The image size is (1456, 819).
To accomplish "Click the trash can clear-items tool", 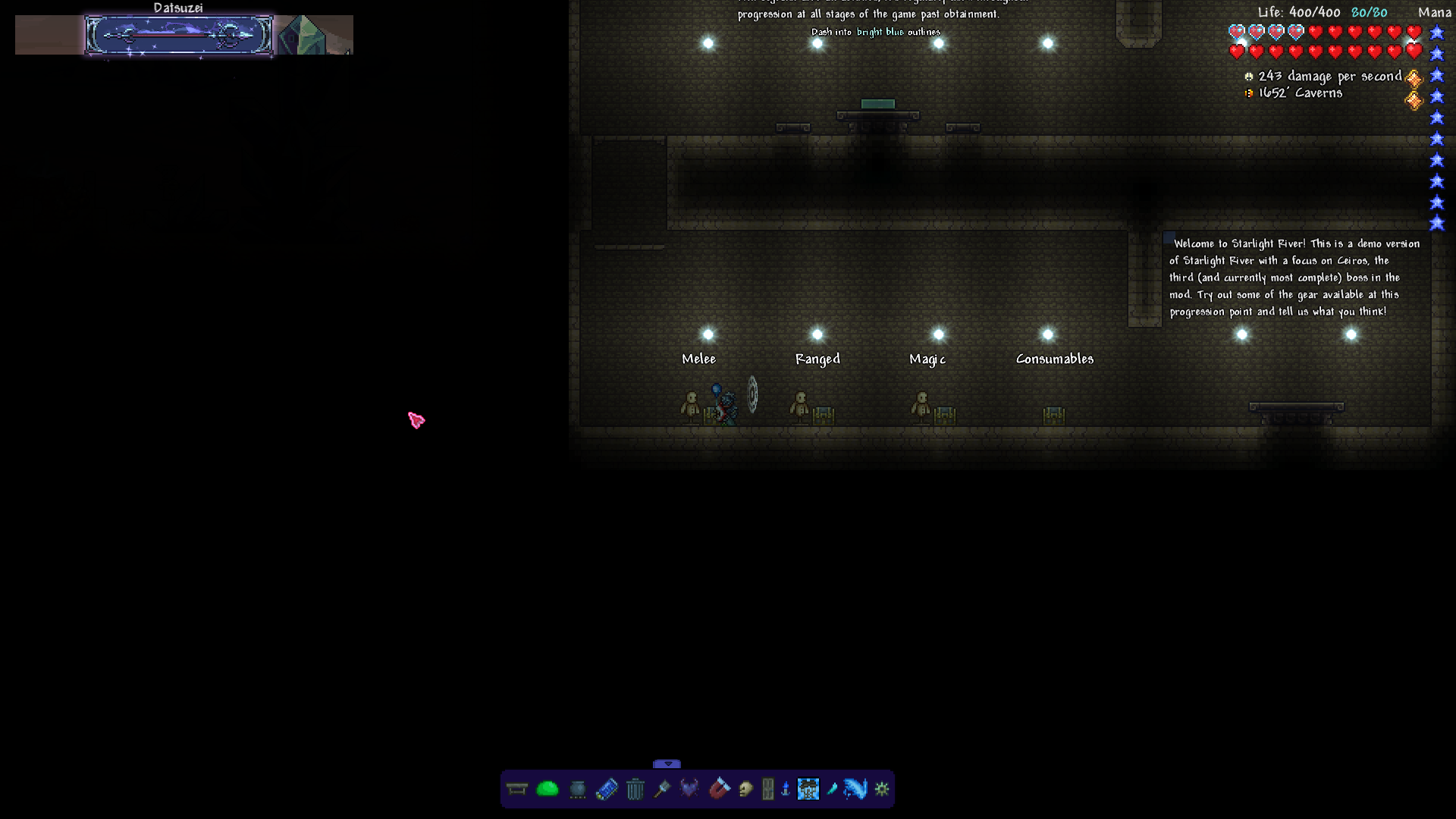I will (x=636, y=789).
